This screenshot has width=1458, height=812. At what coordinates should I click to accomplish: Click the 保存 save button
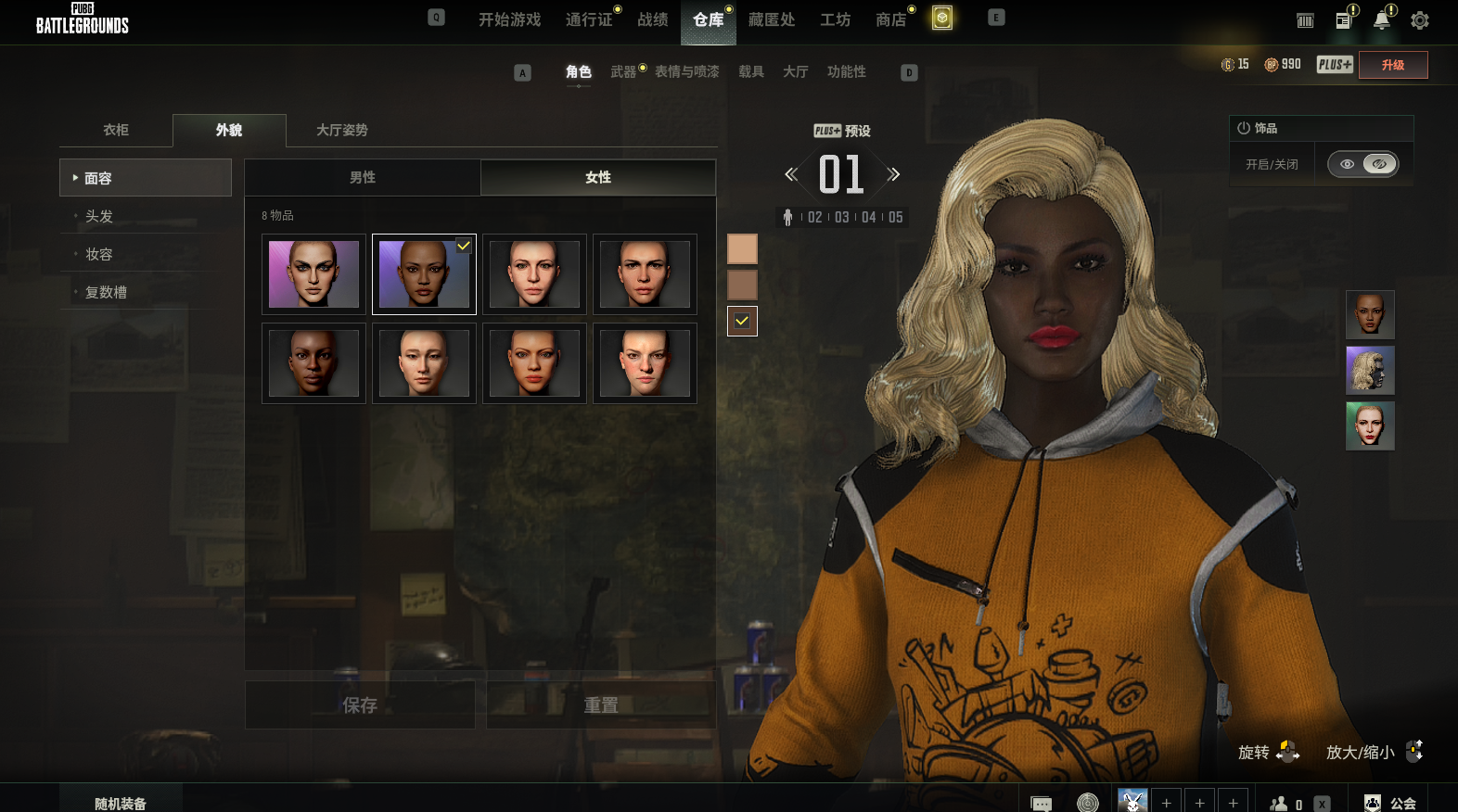click(x=360, y=705)
